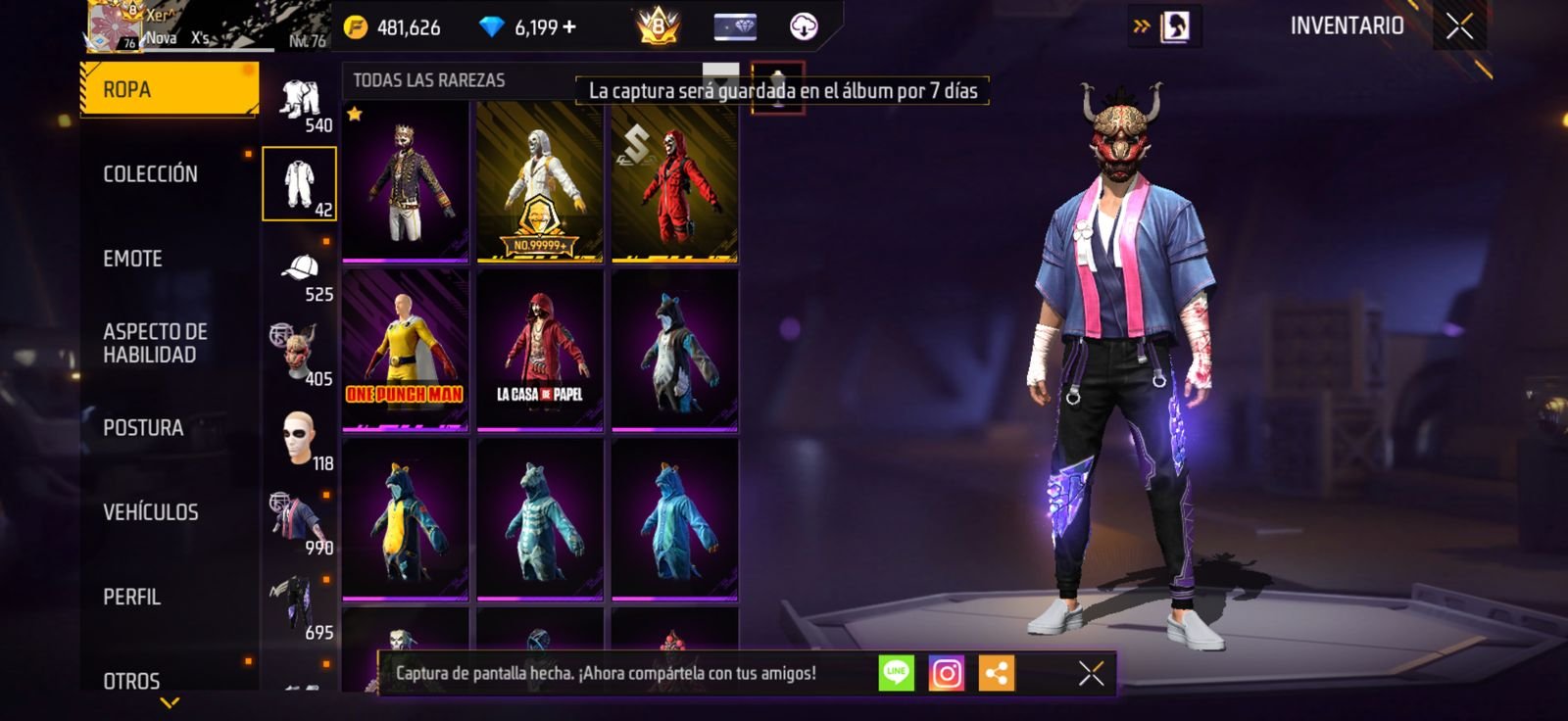This screenshot has height=721, width=1568.
Task: Select the Ropa tab
Action: pos(169,89)
